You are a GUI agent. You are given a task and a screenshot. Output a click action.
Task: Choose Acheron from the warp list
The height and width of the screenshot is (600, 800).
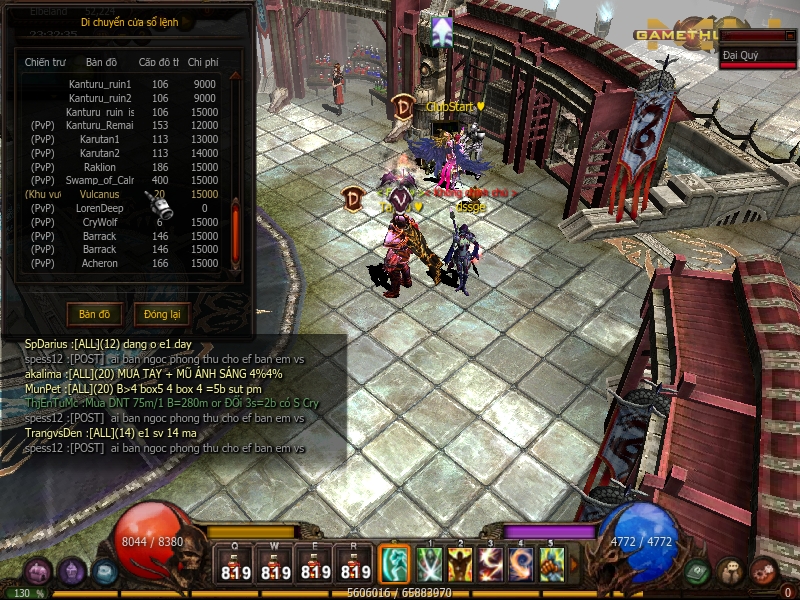[x=100, y=264]
